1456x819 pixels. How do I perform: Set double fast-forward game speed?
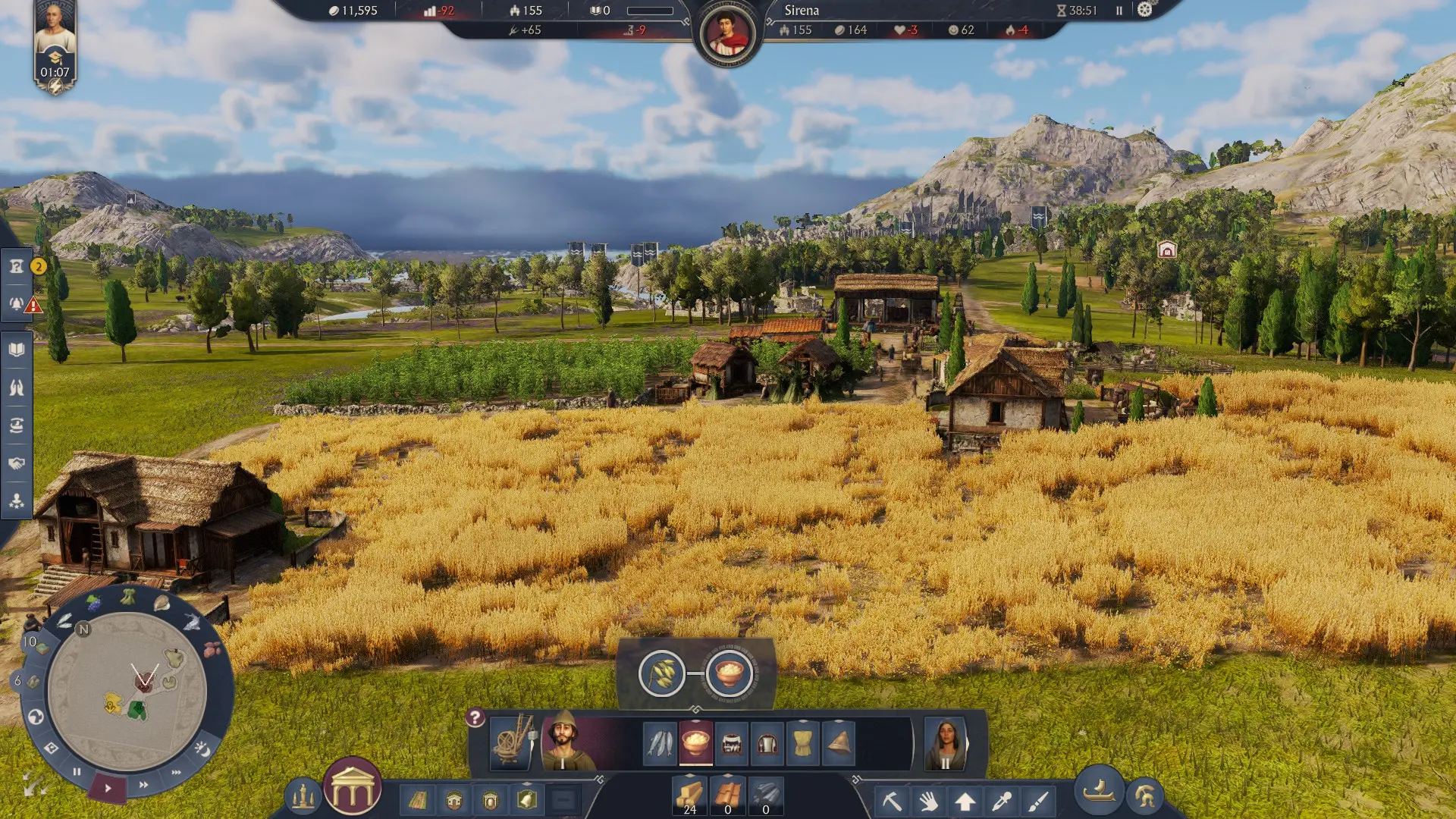143,784
